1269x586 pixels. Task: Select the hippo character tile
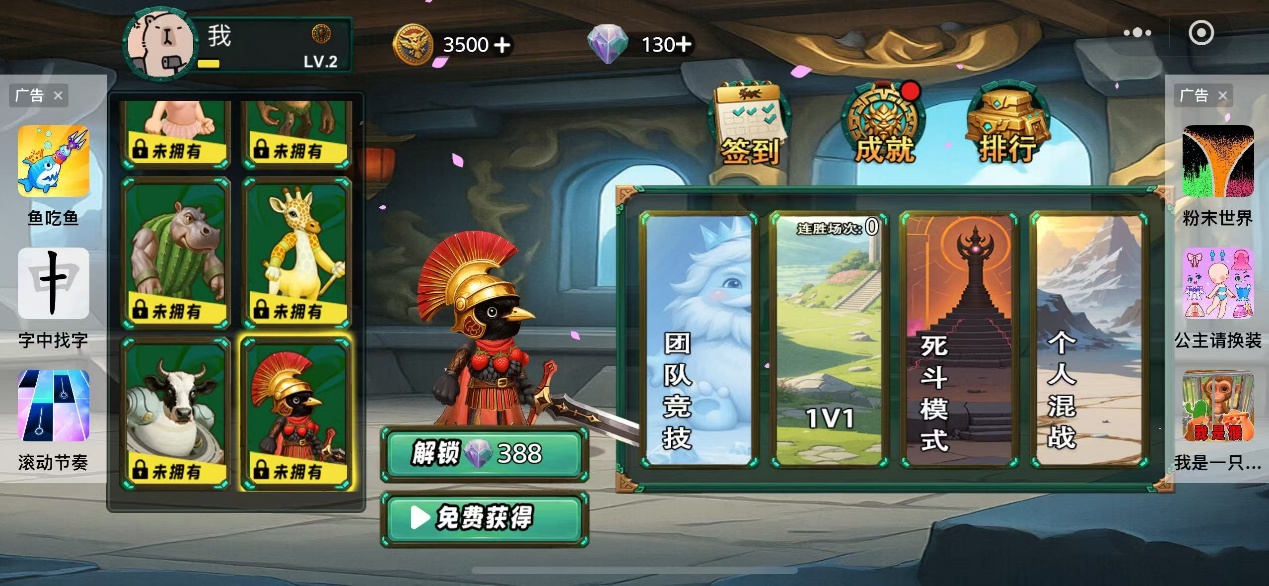(176, 252)
